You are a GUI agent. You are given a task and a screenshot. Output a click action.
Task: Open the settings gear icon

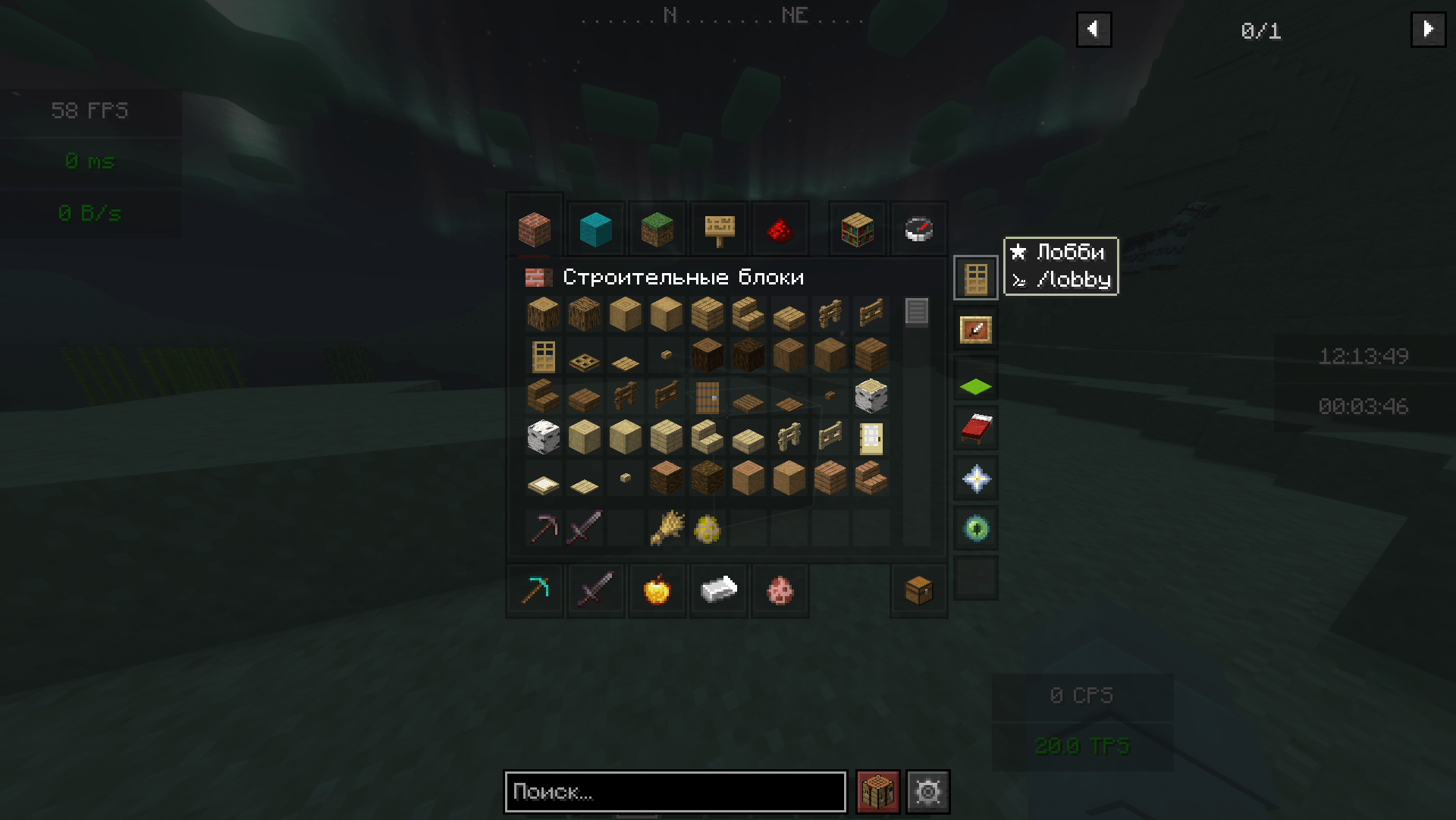(x=928, y=791)
